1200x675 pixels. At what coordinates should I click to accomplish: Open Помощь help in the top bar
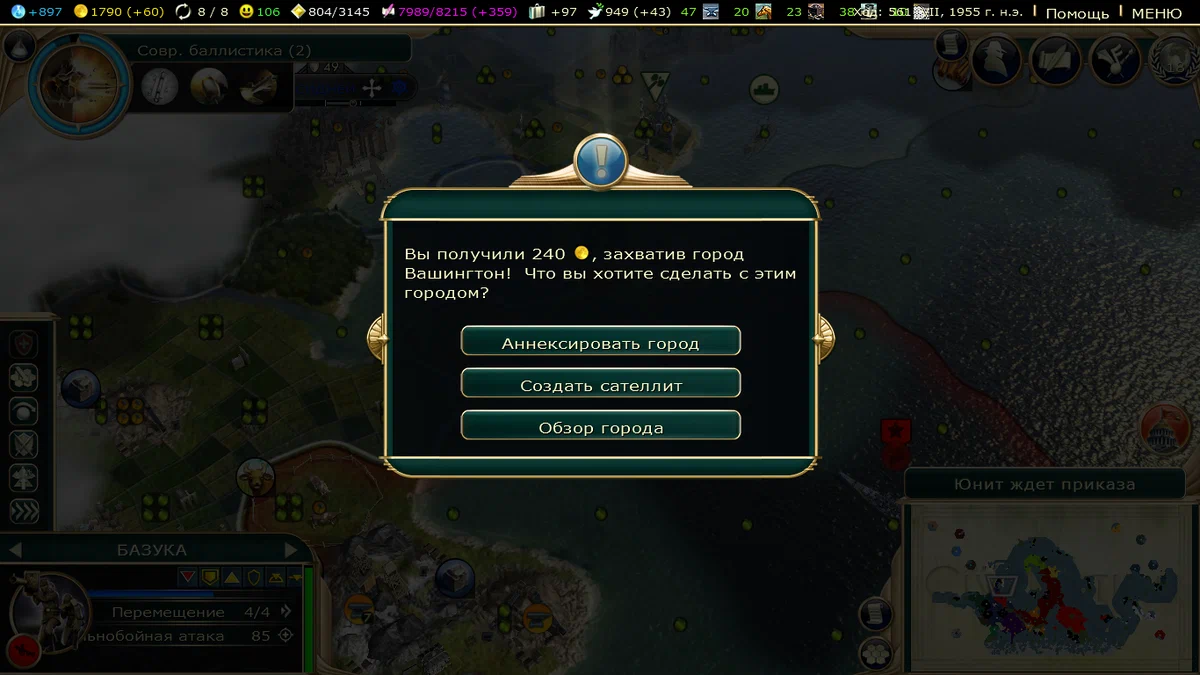click(1077, 13)
